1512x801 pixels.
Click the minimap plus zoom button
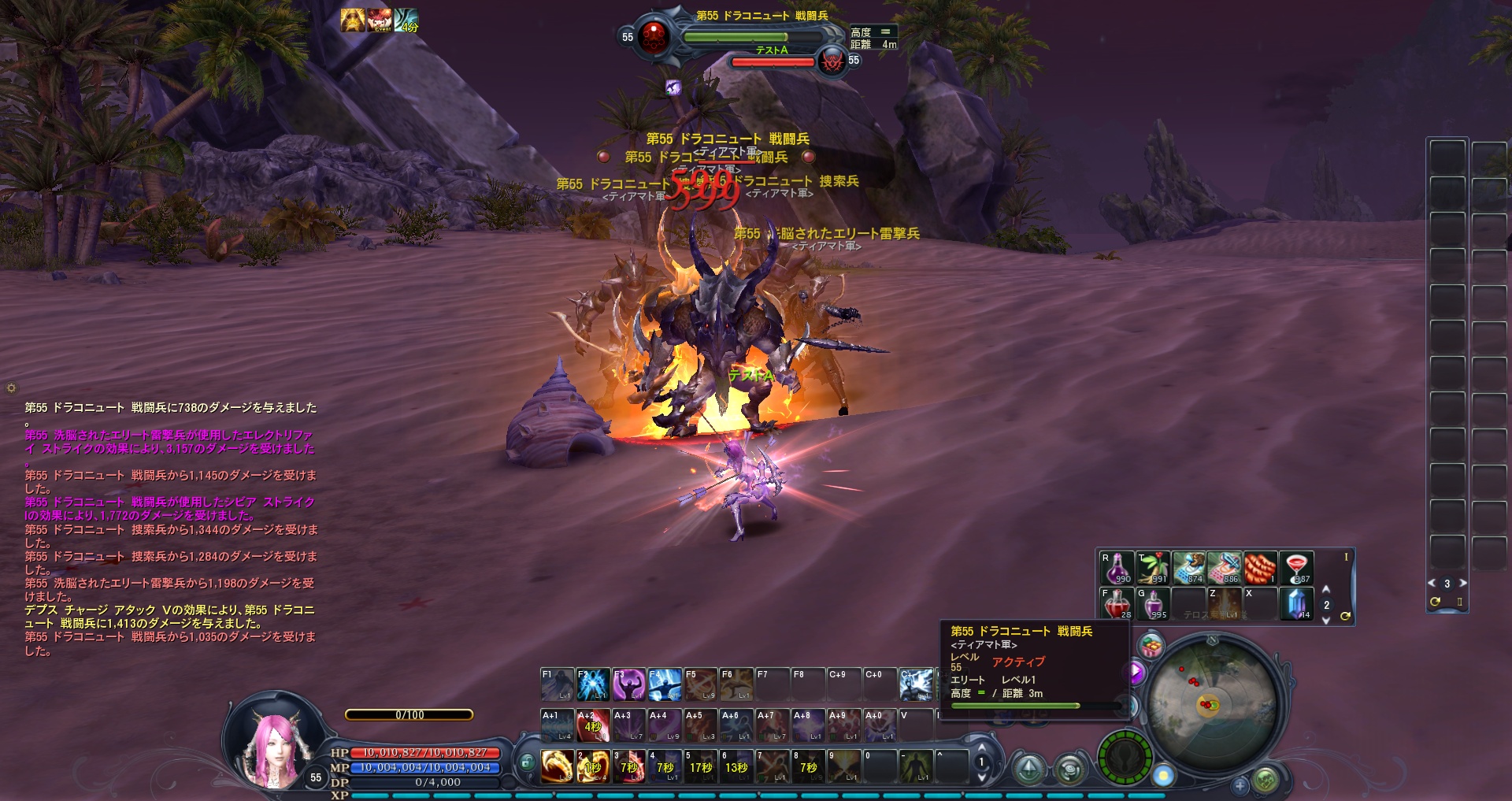click(1240, 785)
